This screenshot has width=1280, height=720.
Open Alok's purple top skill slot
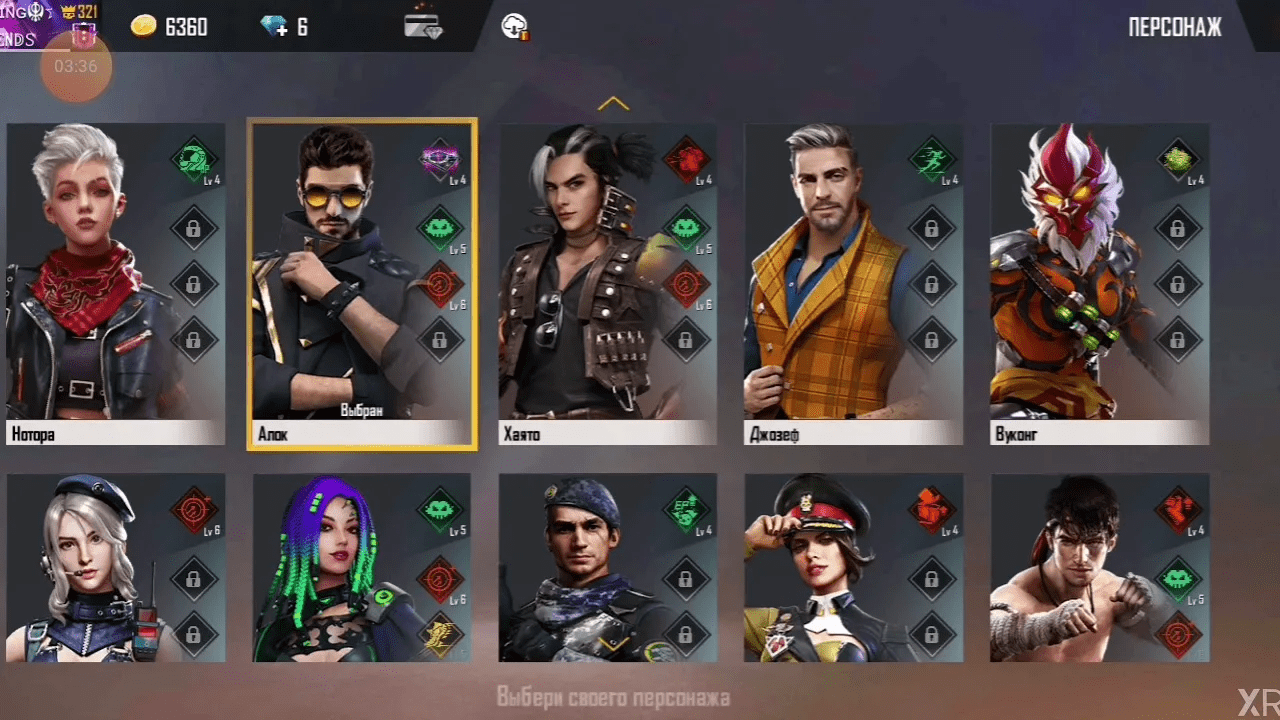(x=439, y=160)
